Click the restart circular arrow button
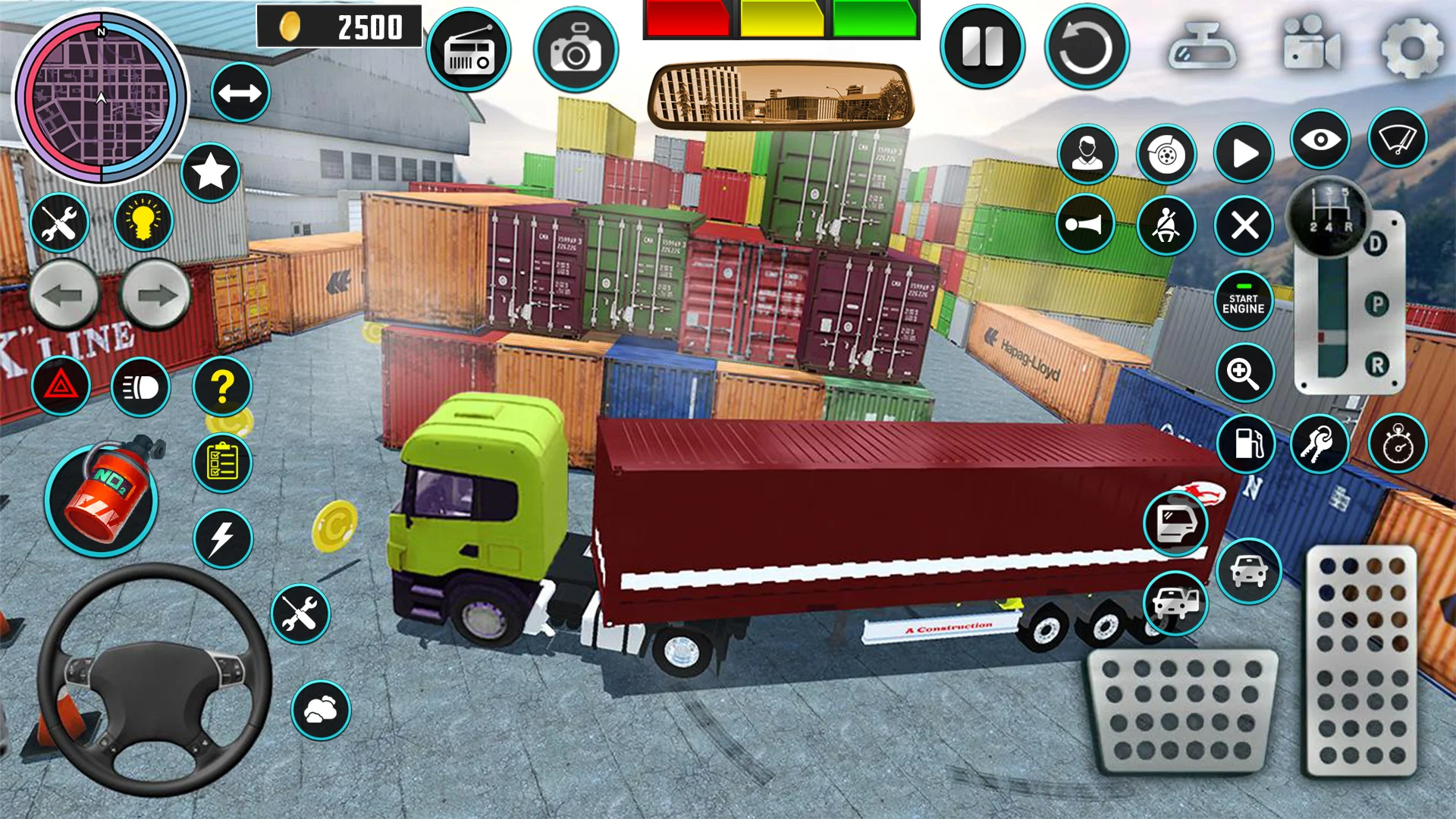Image resolution: width=1456 pixels, height=819 pixels. (1086, 47)
